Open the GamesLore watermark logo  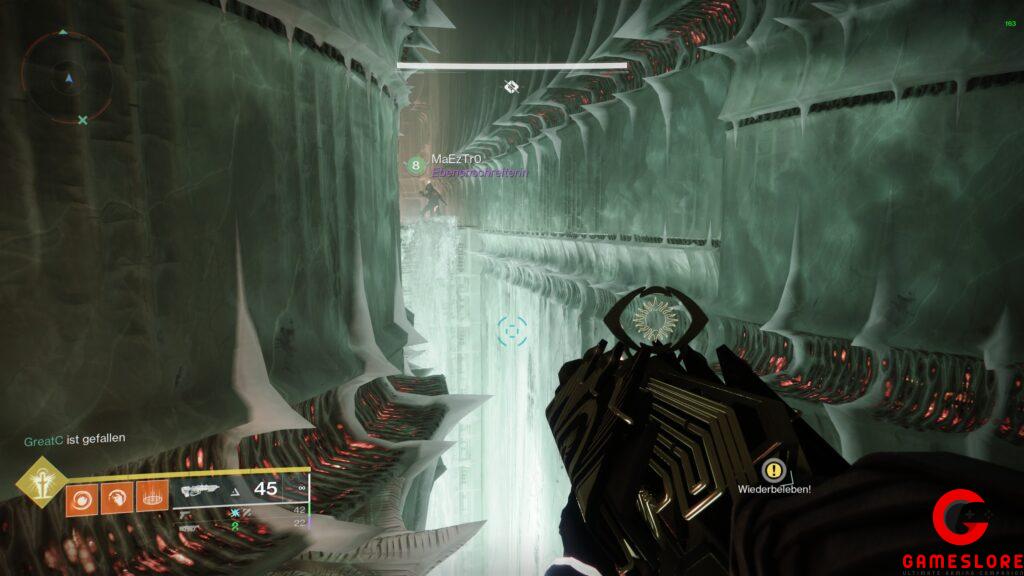pos(960,532)
